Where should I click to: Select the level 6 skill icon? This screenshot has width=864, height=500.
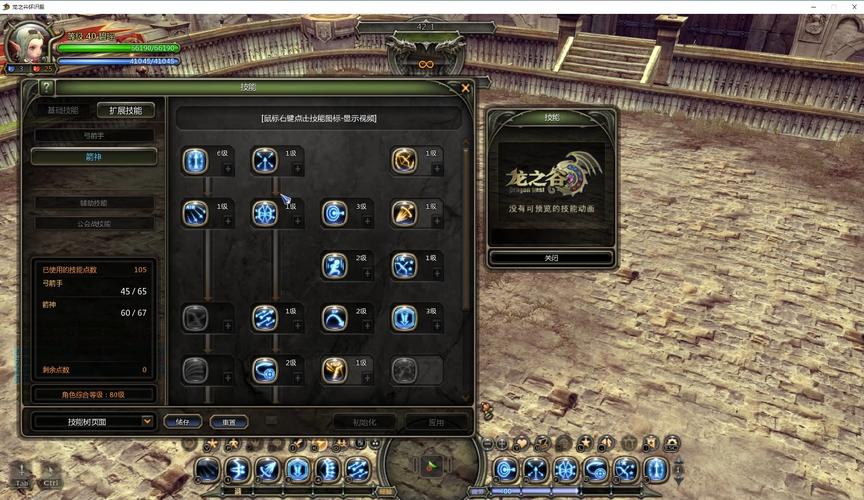point(195,160)
